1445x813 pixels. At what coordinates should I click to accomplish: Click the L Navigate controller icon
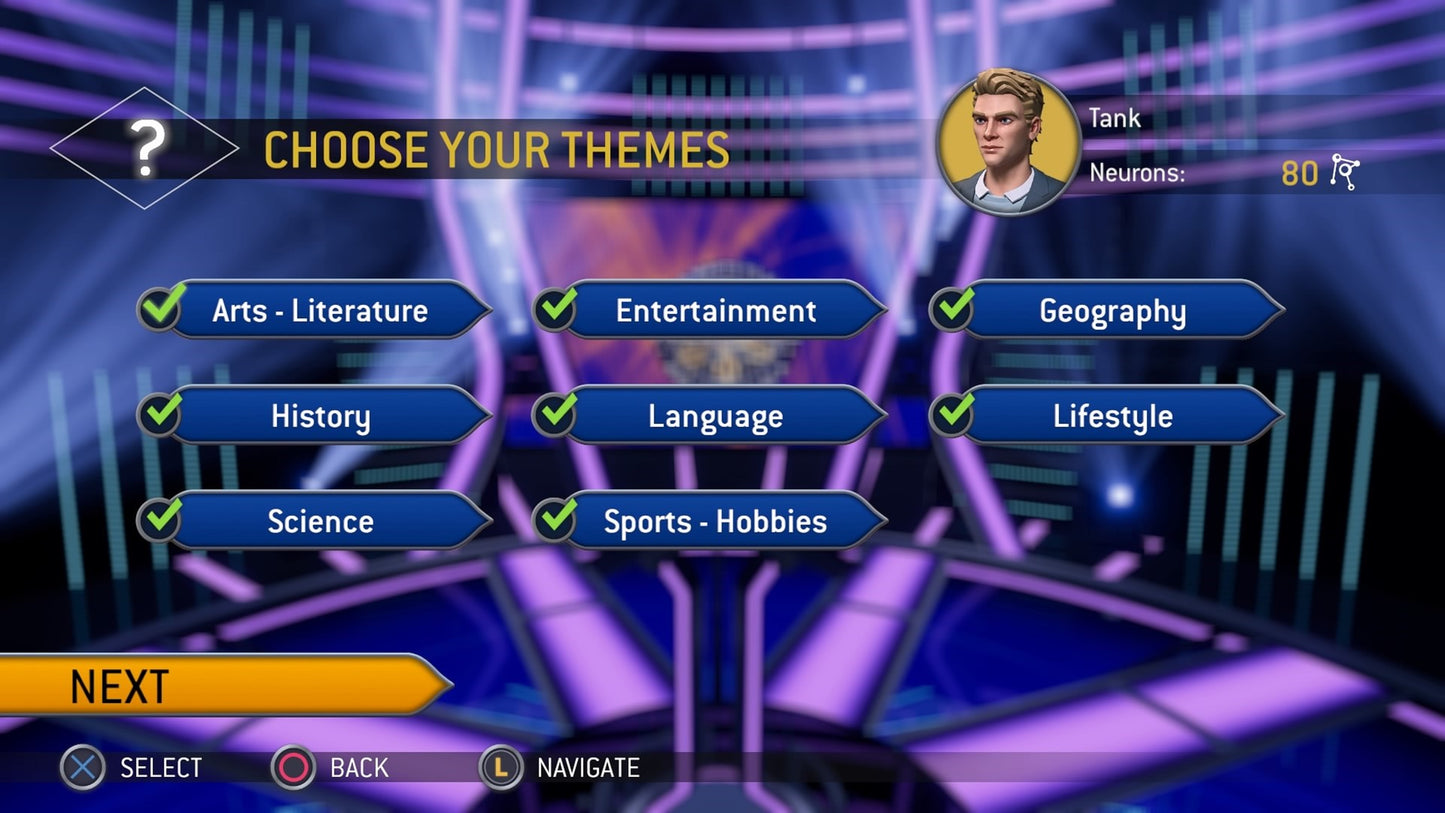pyautogui.click(x=500, y=768)
